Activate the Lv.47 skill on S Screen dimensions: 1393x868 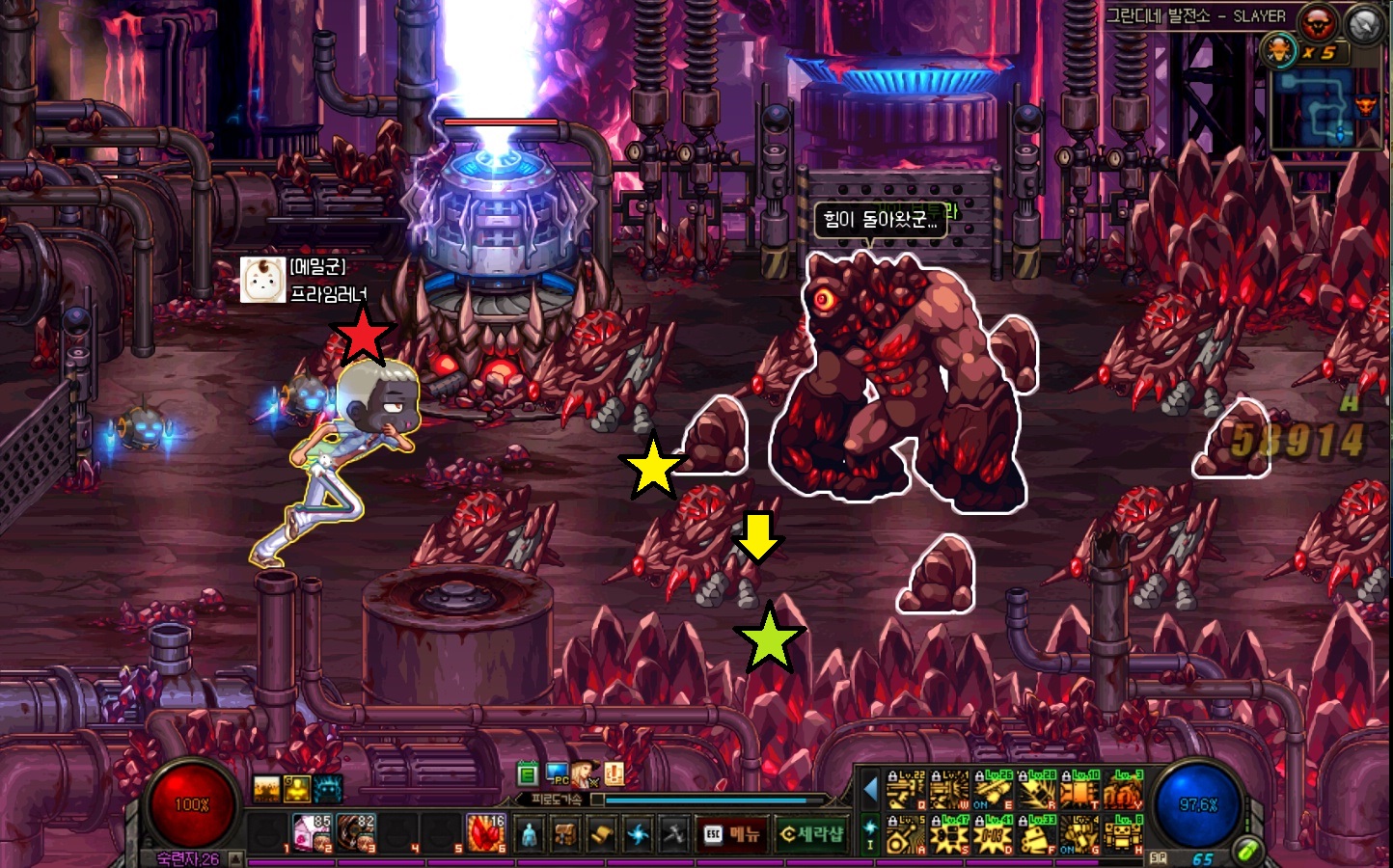[950, 834]
